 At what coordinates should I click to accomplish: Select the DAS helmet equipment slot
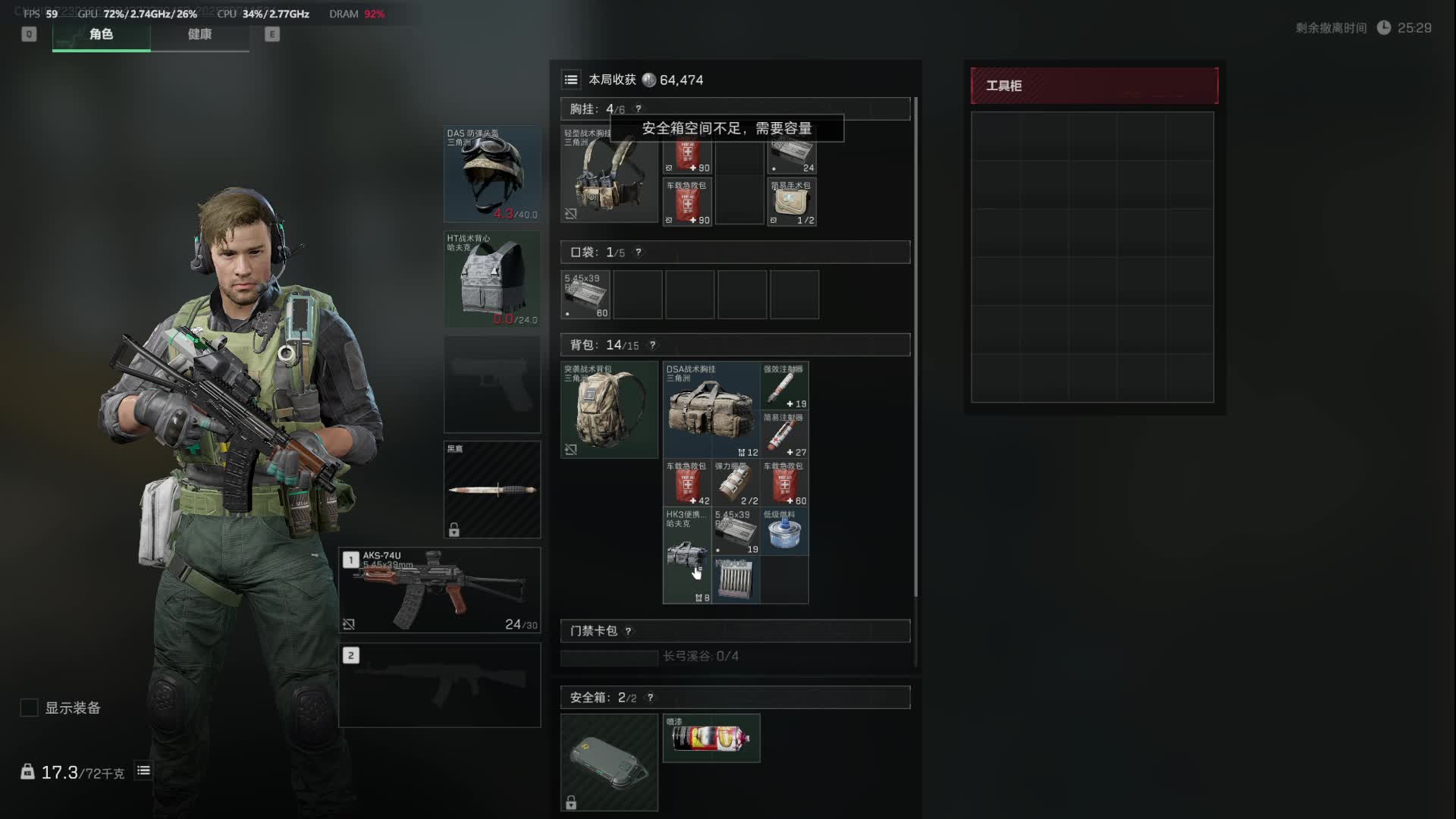coord(492,174)
